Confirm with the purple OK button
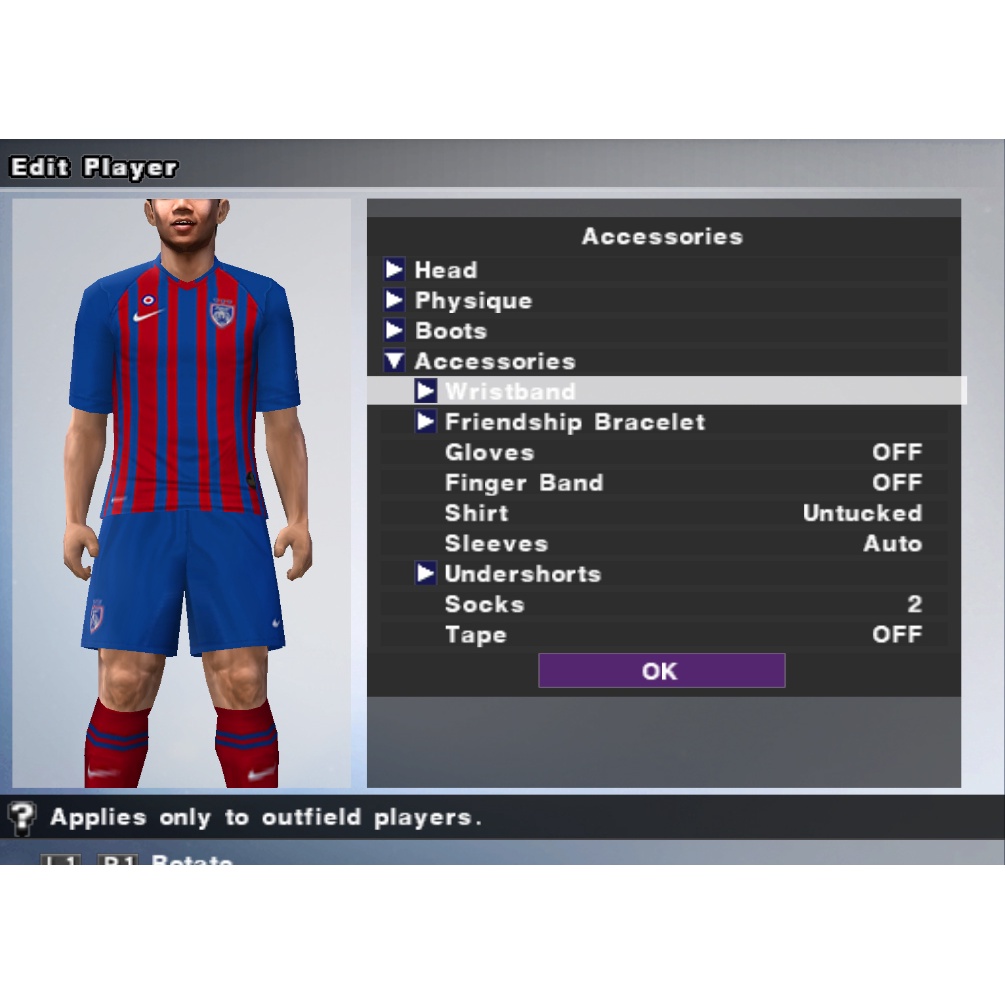The height and width of the screenshot is (1005, 1005). 661,671
